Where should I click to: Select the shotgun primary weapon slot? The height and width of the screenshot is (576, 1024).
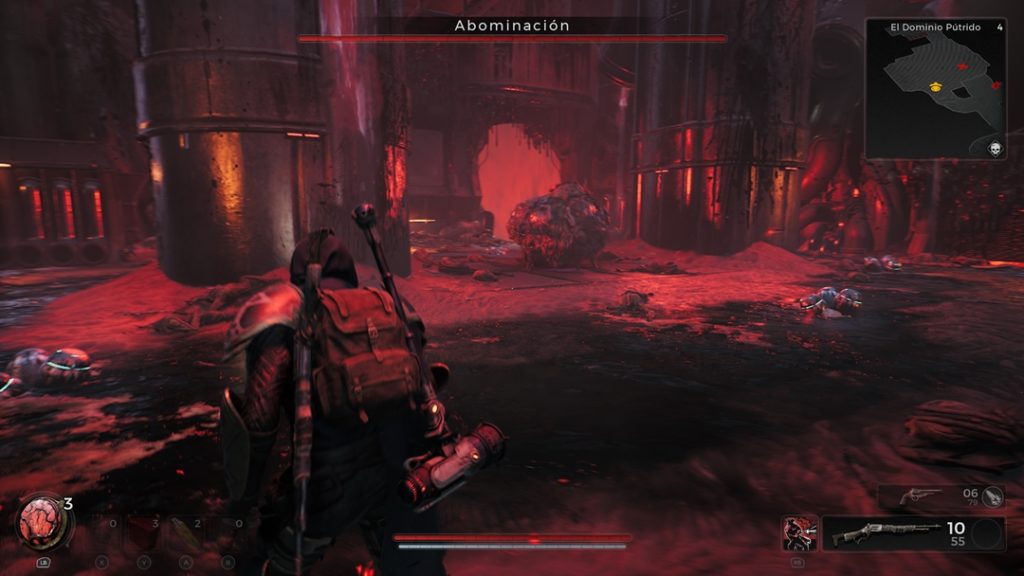pyautogui.click(x=883, y=533)
